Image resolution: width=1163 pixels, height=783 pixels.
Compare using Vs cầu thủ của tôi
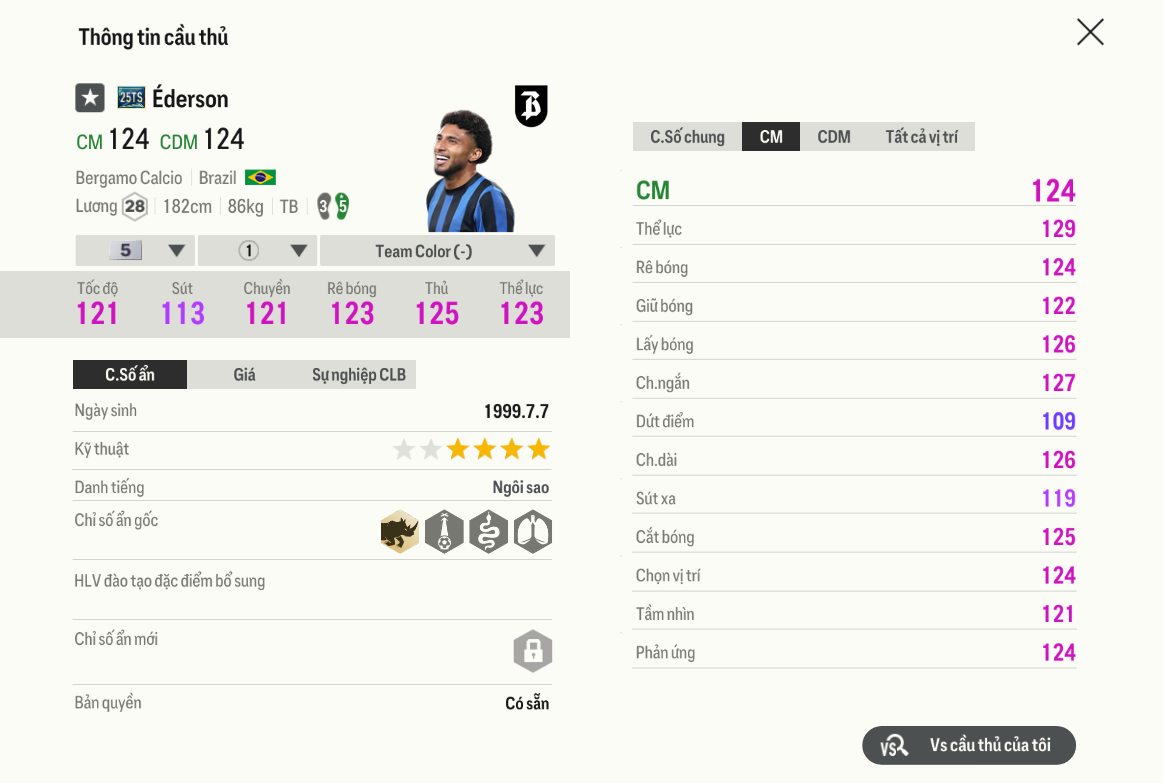point(969,745)
